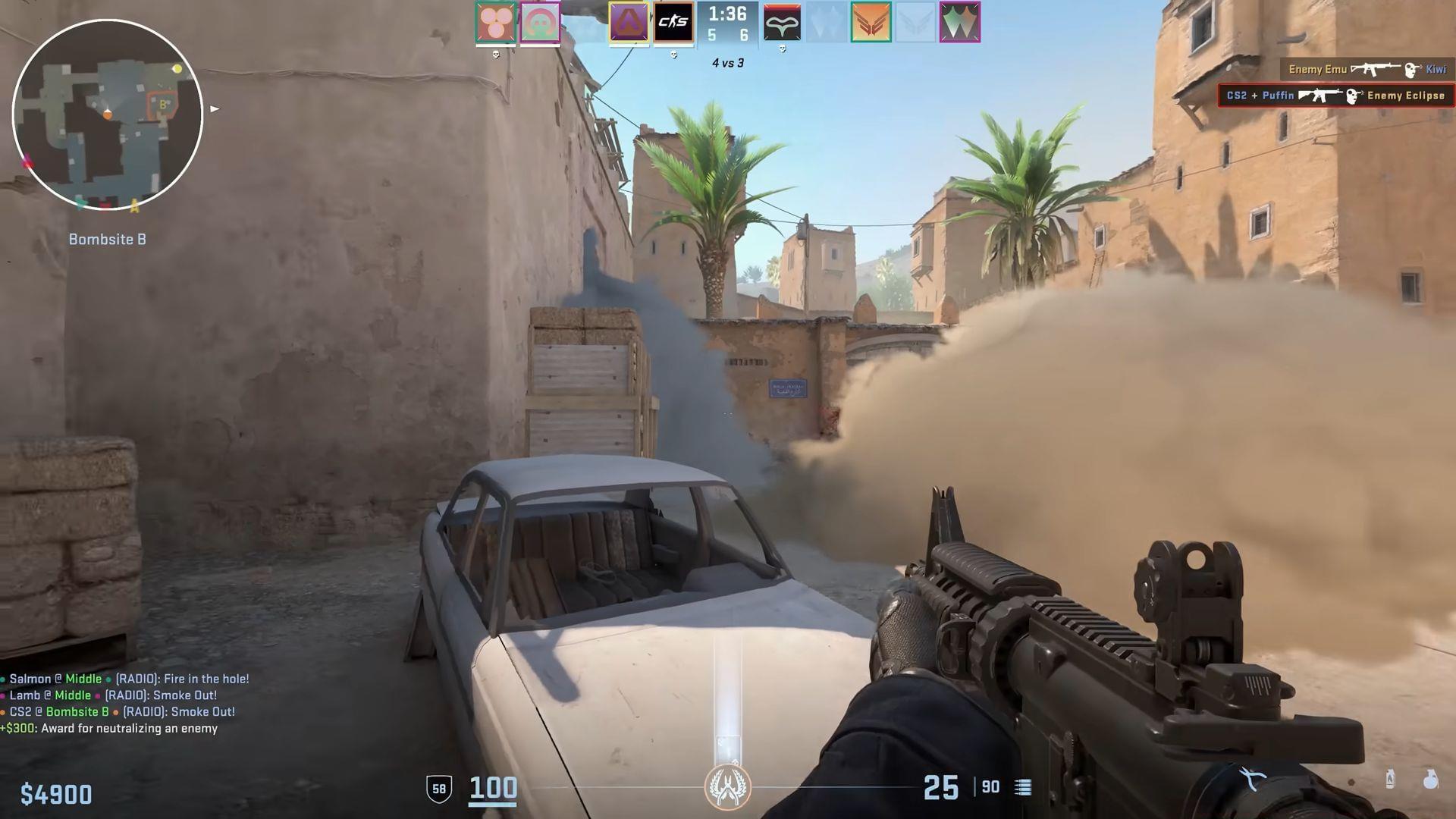Click the health bar showing 100
Screen dimensions: 1456x819
click(491, 788)
